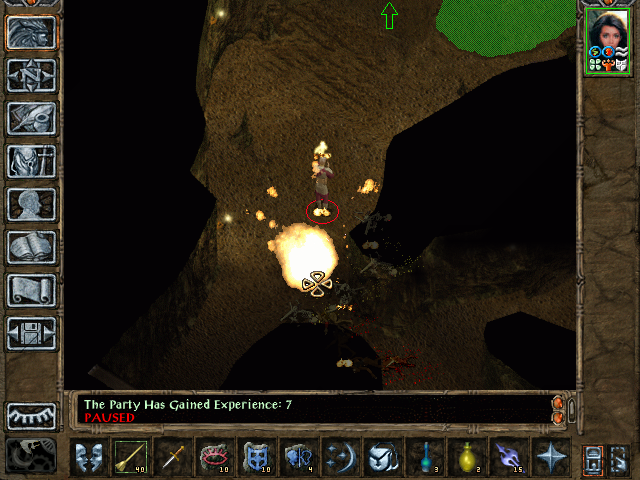Toggle pause with the gear clock
The width and height of the screenshot is (640, 480).
(31, 456)
